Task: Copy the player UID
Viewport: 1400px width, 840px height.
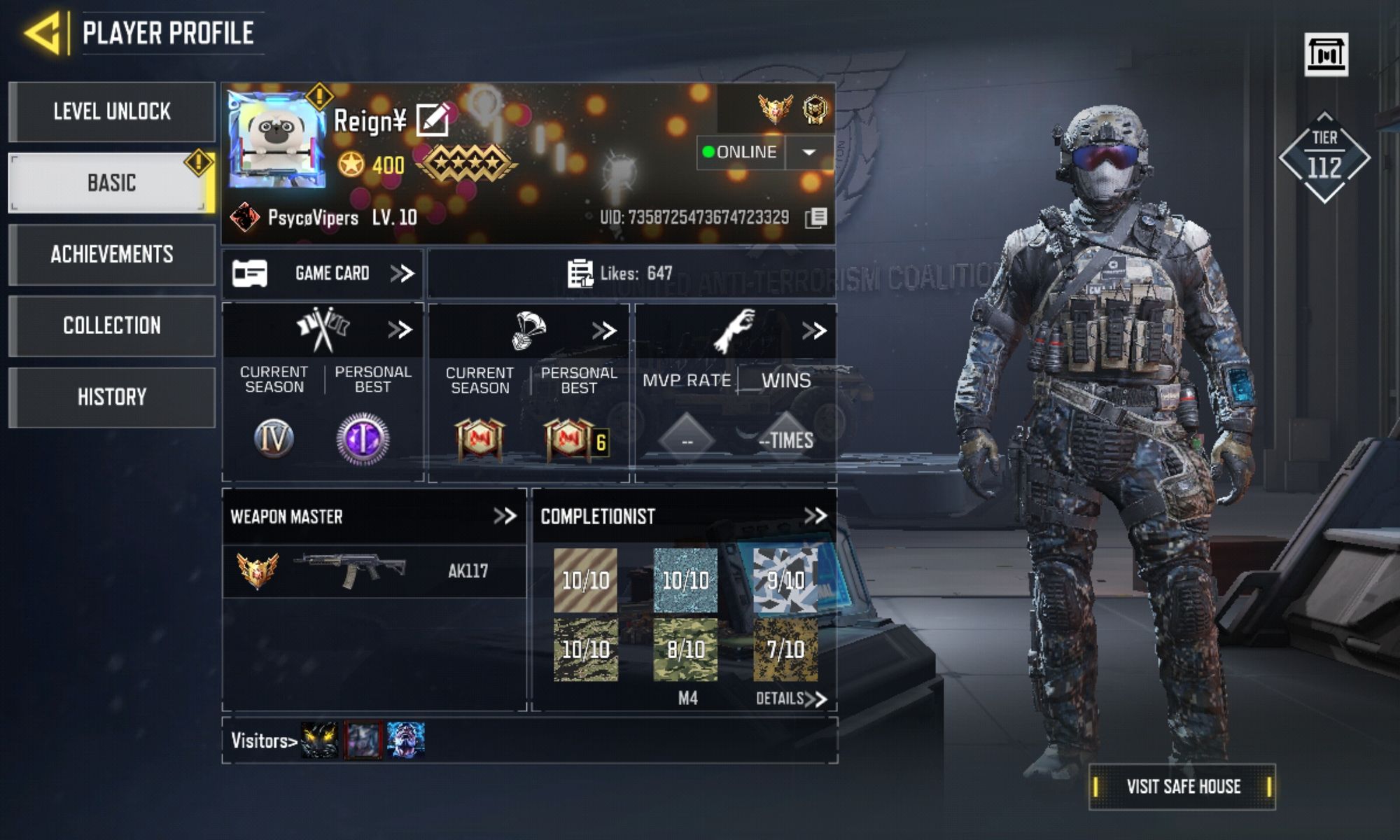Action: 815,218
